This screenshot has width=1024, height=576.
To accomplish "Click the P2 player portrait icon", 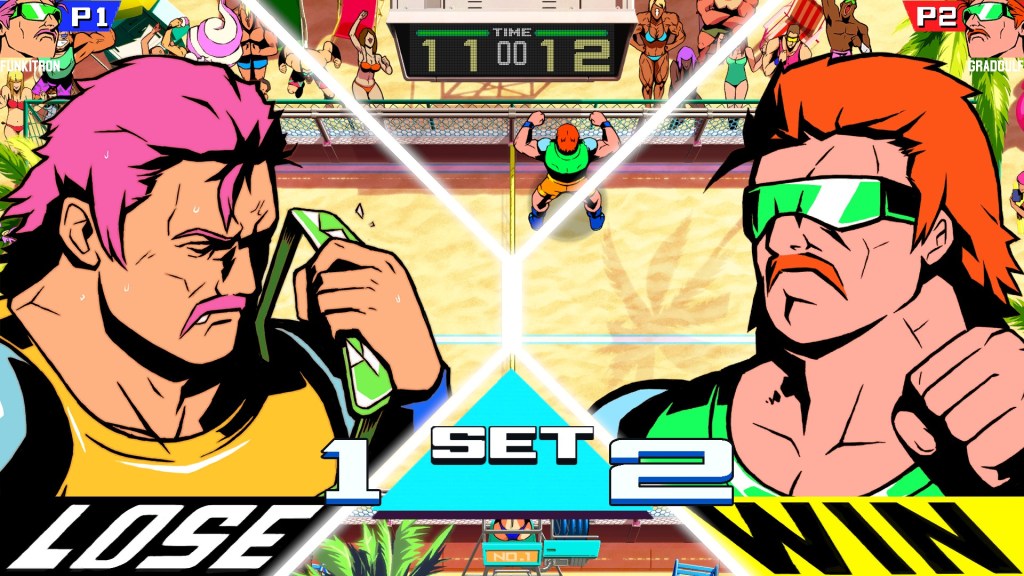I will (x=992, y=28).
